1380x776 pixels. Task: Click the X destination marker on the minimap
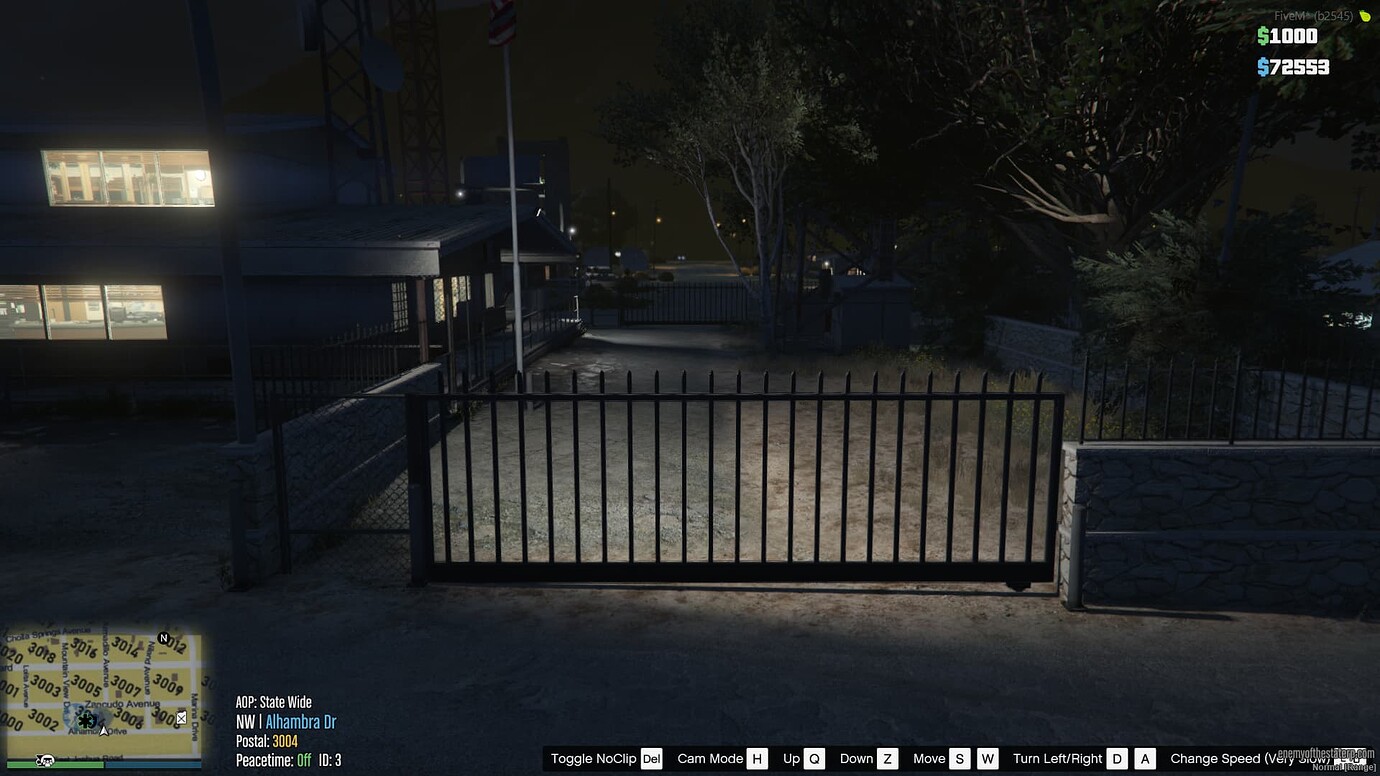[x=182, y=717]
